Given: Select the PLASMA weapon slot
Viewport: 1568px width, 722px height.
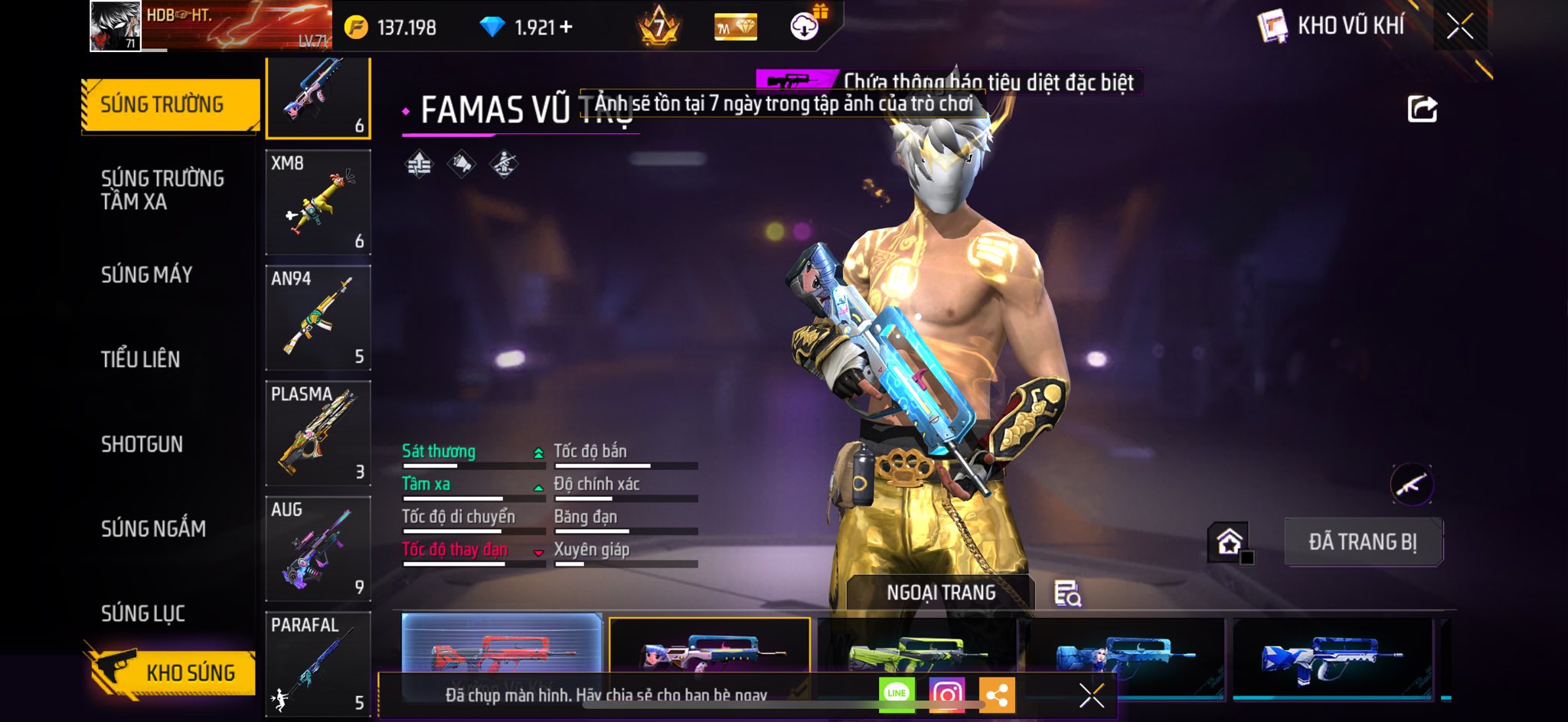Looking at the screenshot, I should click(x=318, y=433).
